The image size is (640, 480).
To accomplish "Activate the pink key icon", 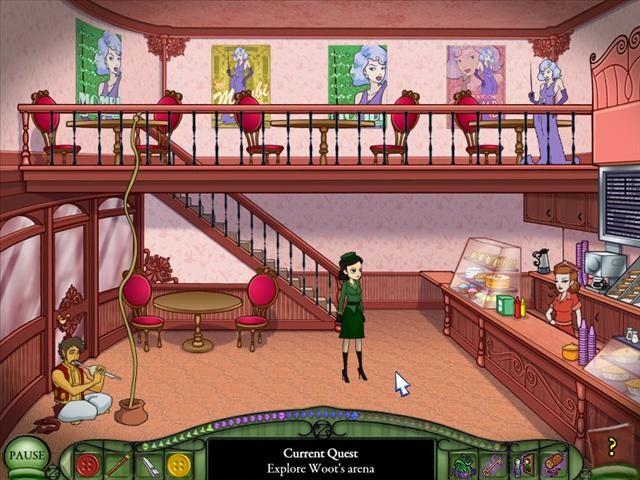I will tap(493, 465).
